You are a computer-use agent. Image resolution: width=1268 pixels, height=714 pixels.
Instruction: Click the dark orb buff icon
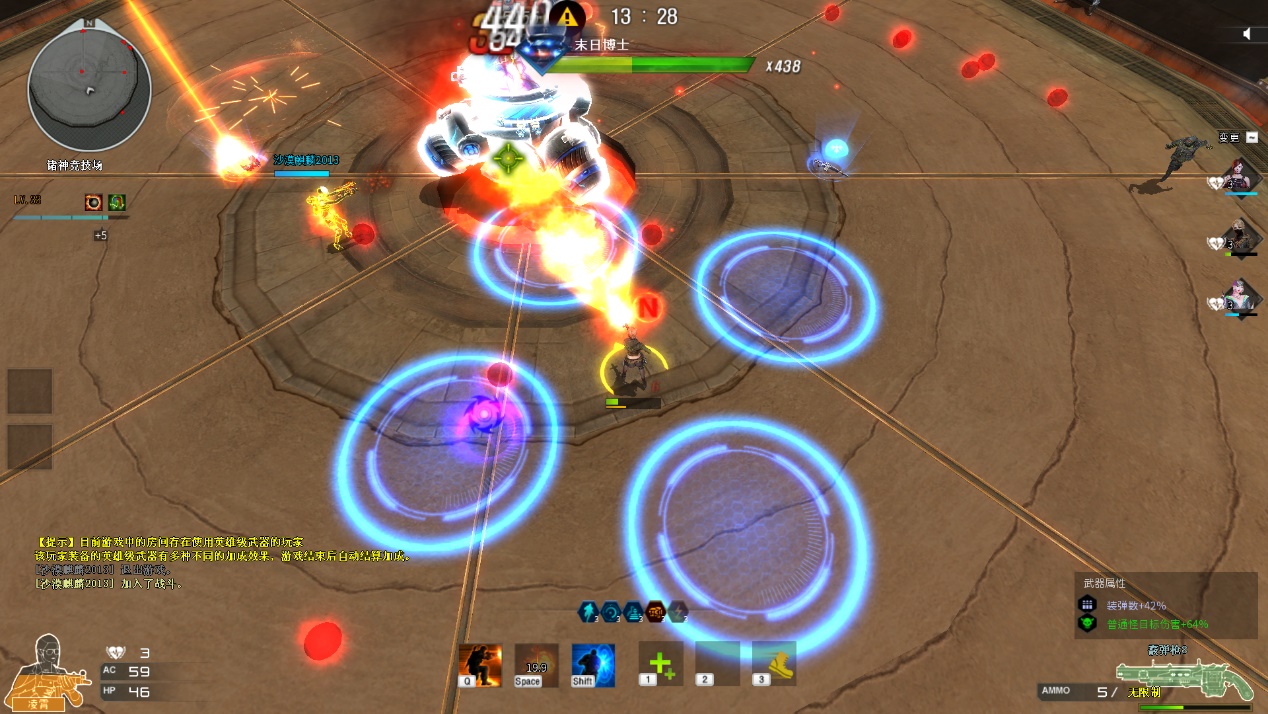(93, 202)
